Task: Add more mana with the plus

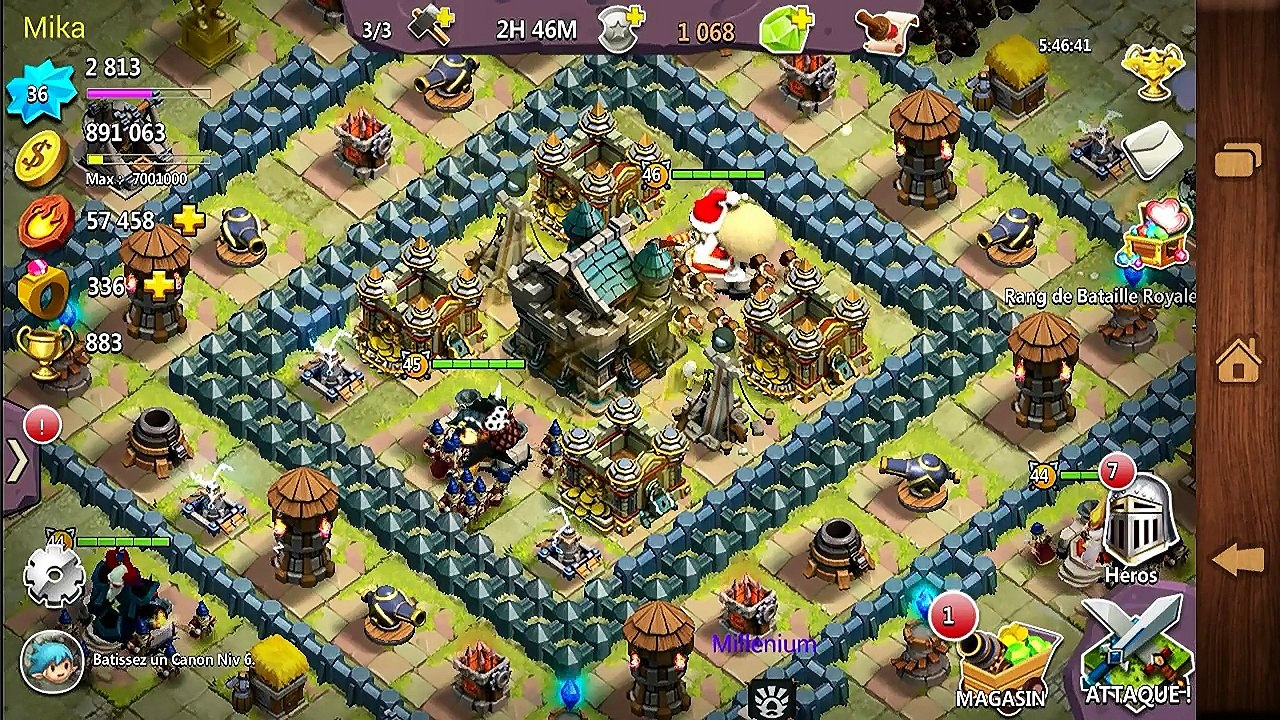Action: coord(188,221)
